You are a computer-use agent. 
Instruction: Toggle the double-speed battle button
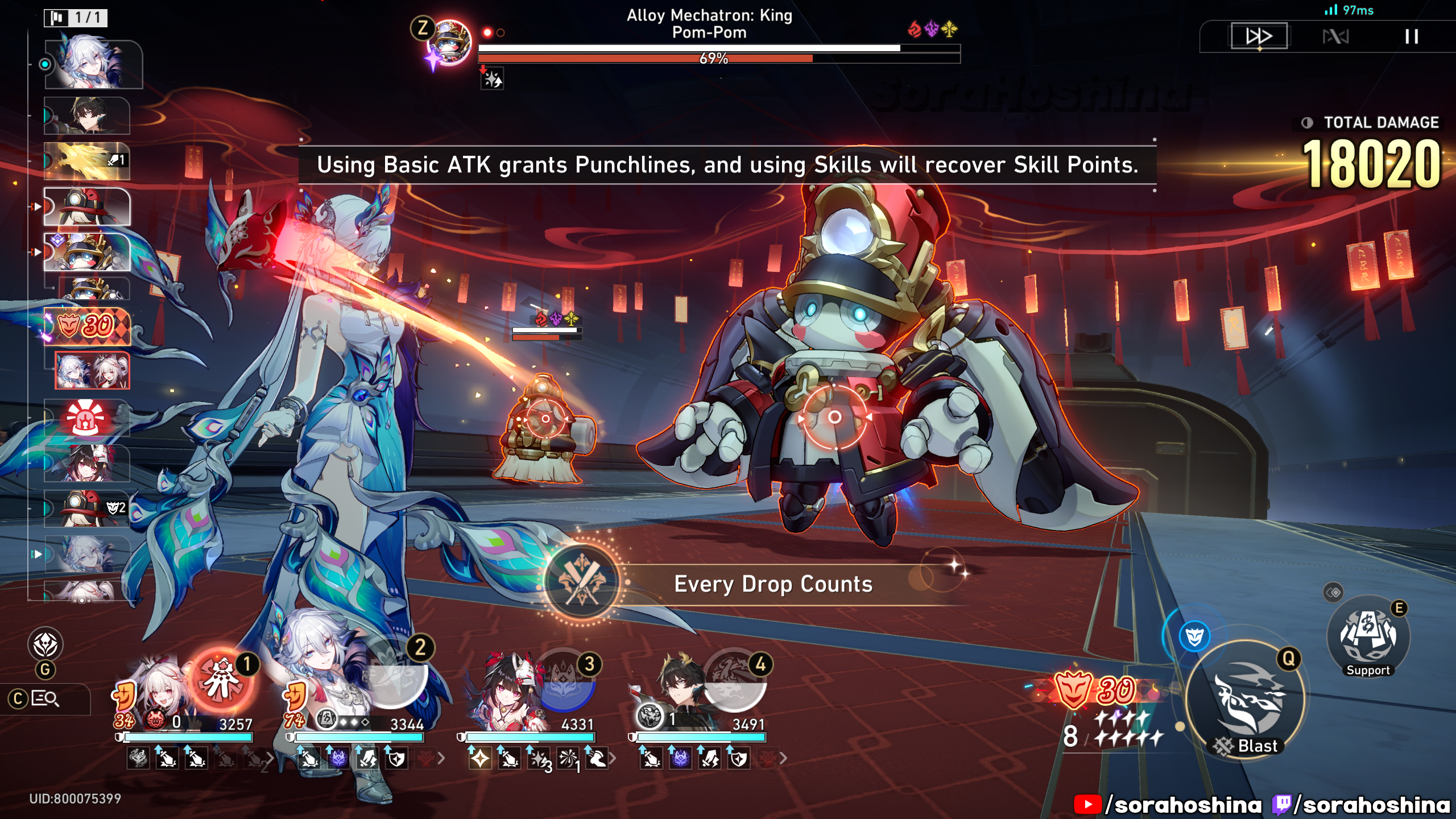pos(1259,37)
